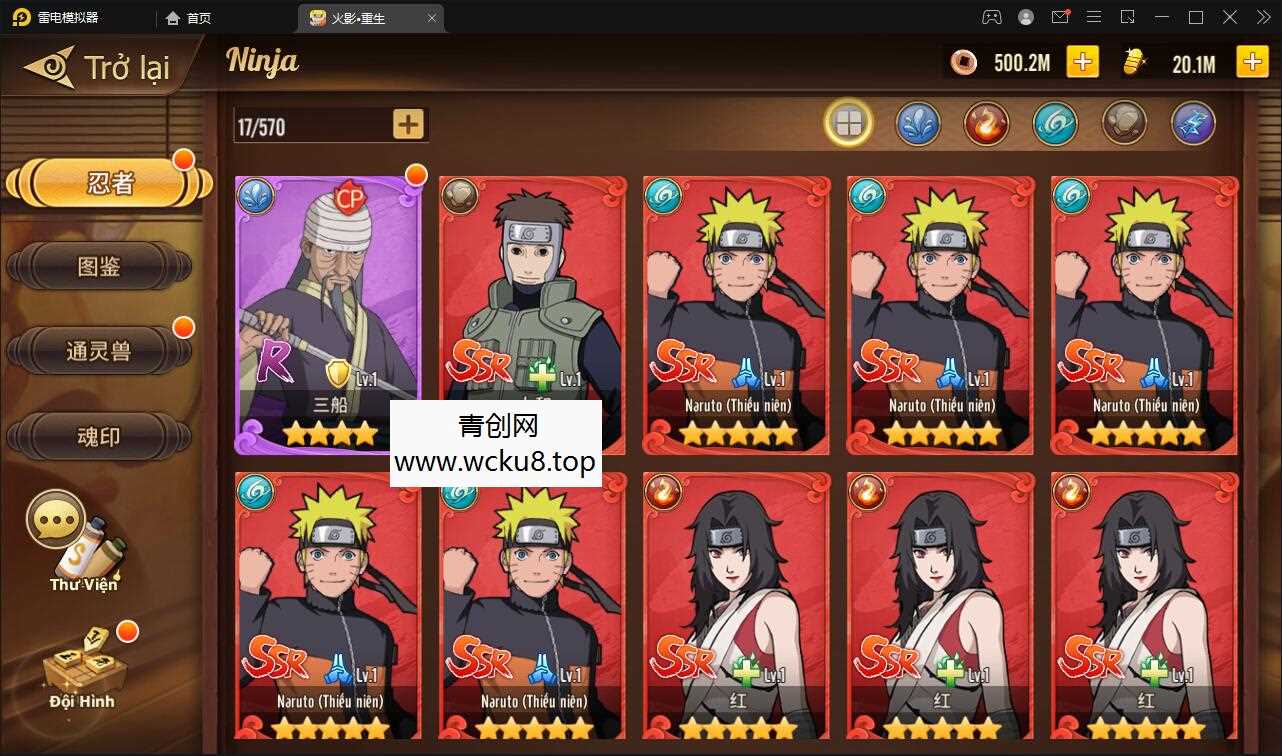Go back with Trở lại button
This screenshot has height=756, width=1282.
click(x=100, y=67)
